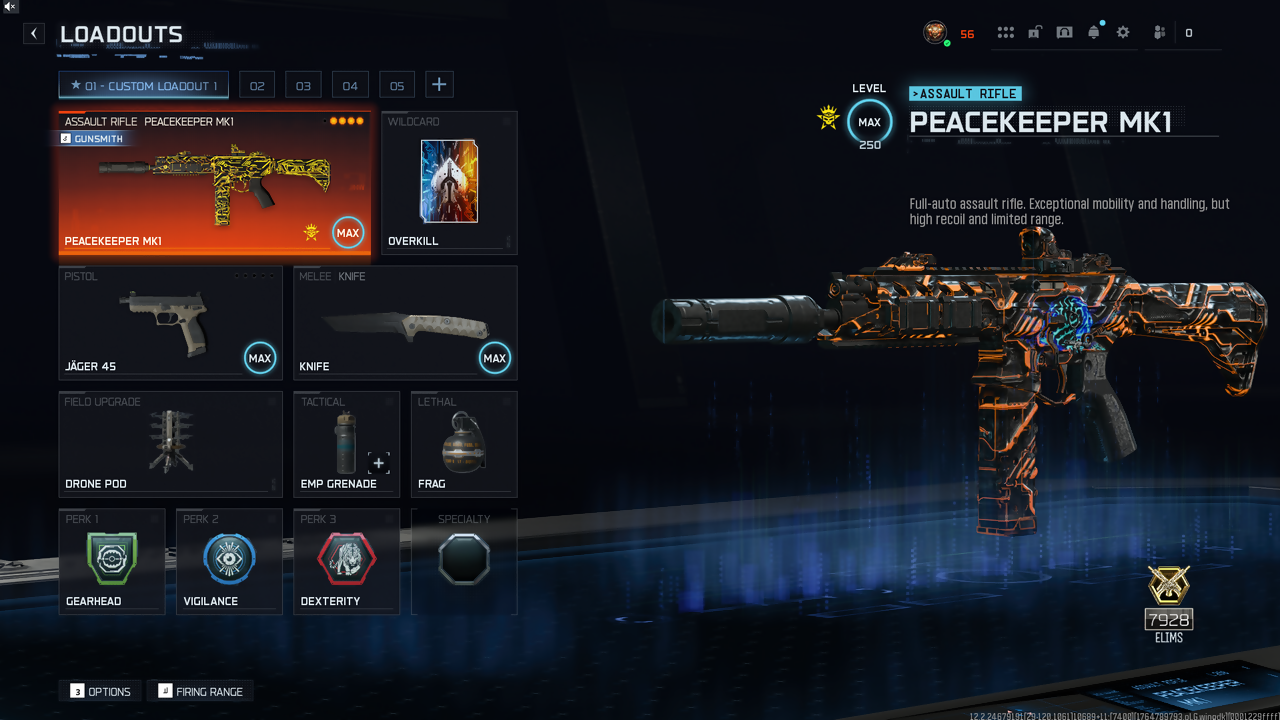Select the Dexterity perk slot
The width and height of the screenshot is (1280, 720).
[346, 561]
